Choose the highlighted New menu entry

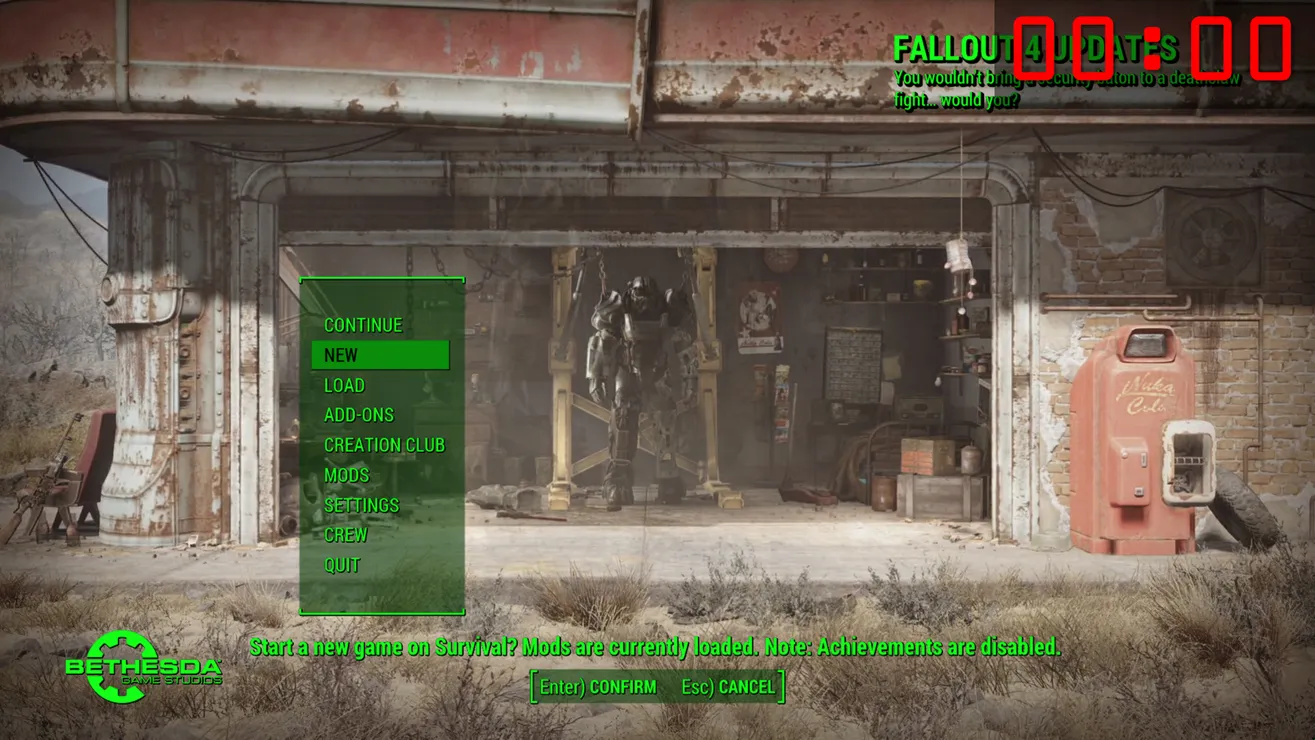pyautogui.click(x=380, y=355)
